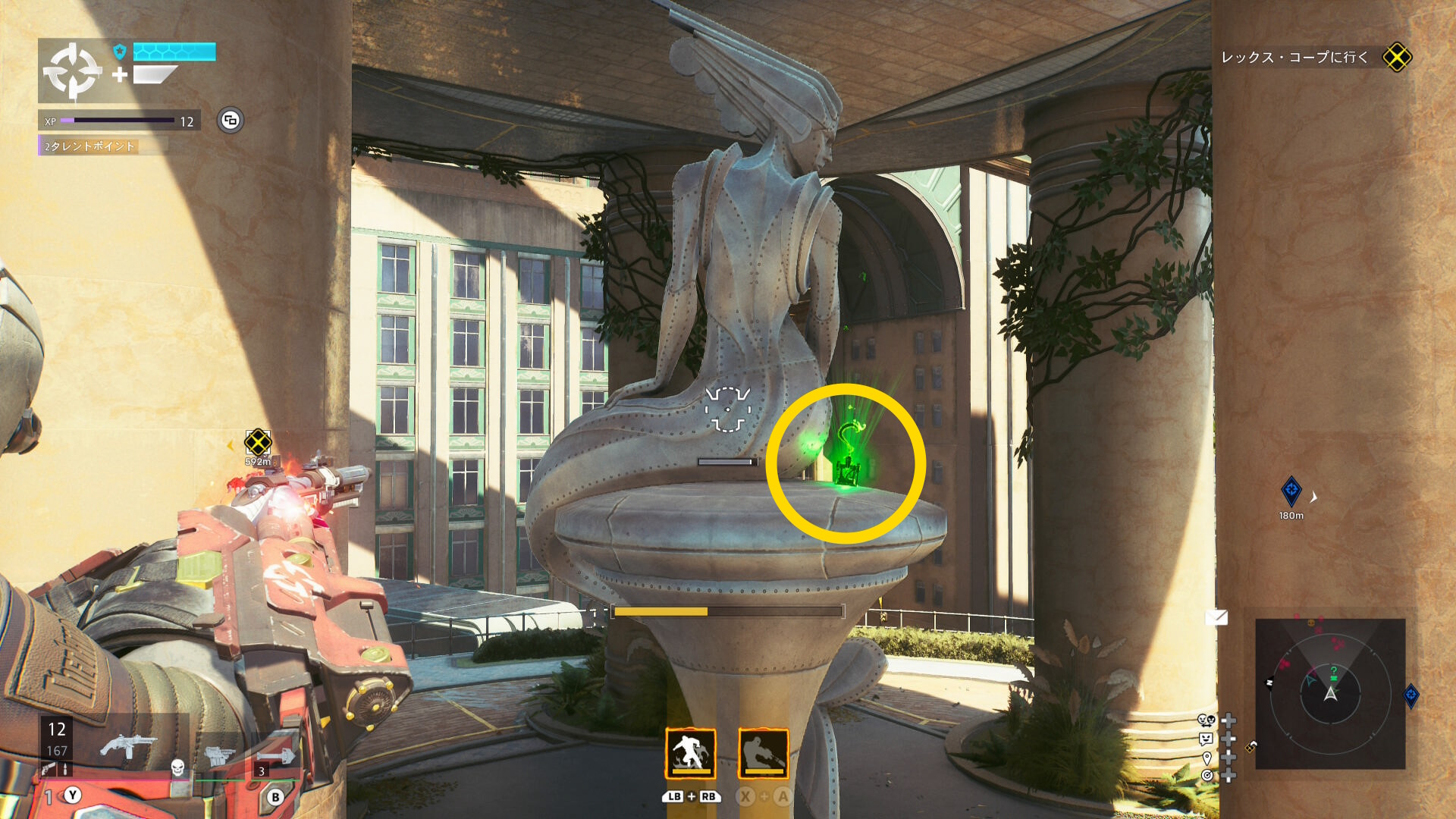Click the green Riddler question mark on minimap
1456x819 pixels.
[x=1333, y=672]
